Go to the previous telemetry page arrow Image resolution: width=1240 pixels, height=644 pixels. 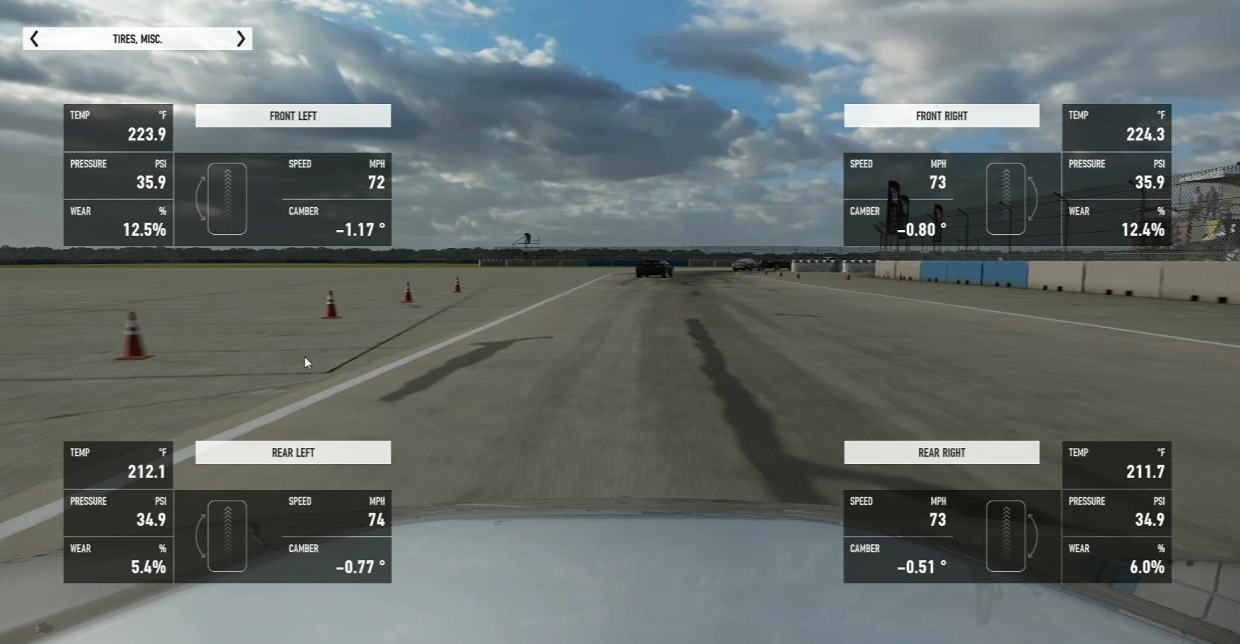tap(34, 39)
